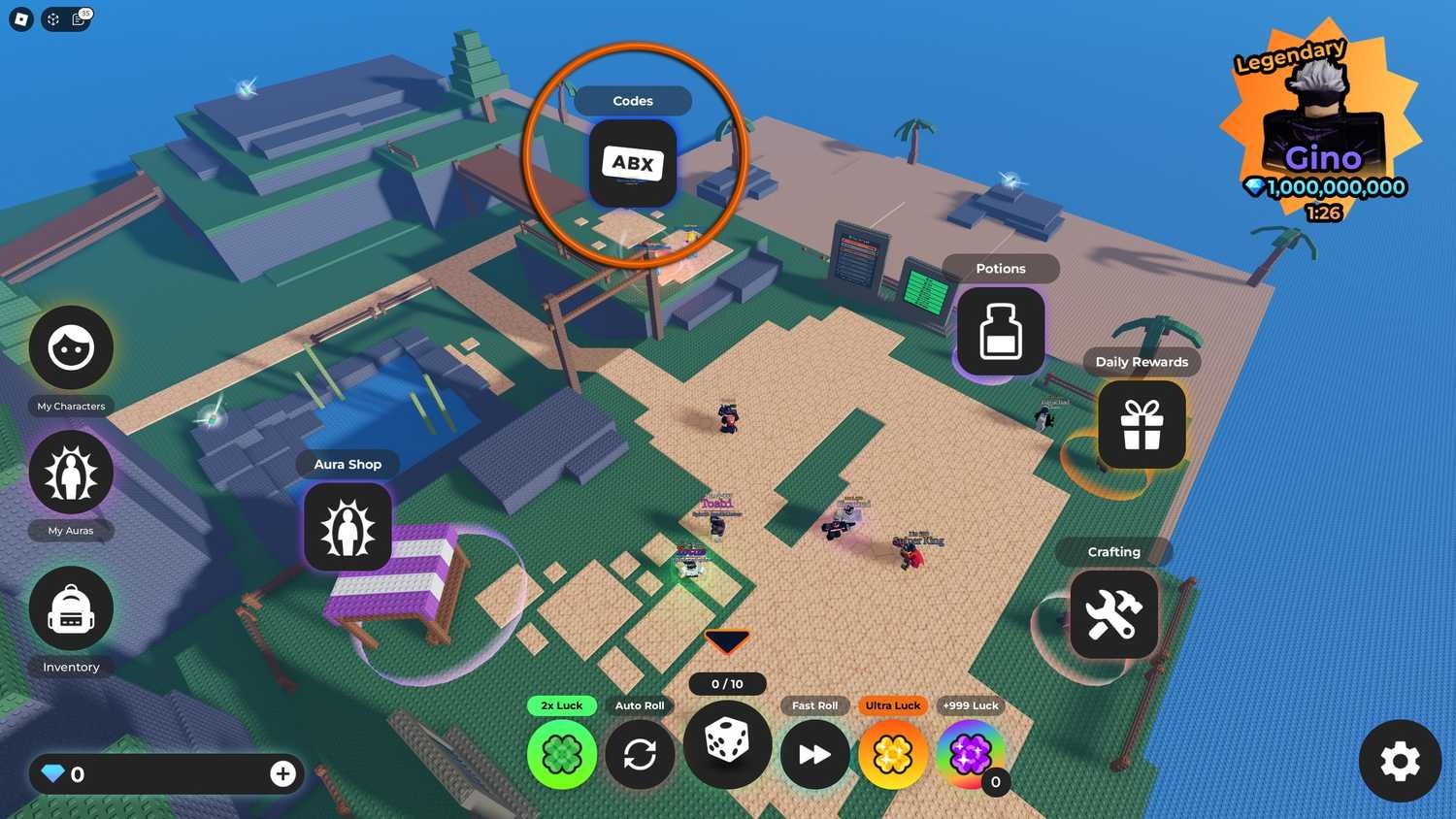
Task: Click the 0/10 roll progress counter
Action: [727, 684]
